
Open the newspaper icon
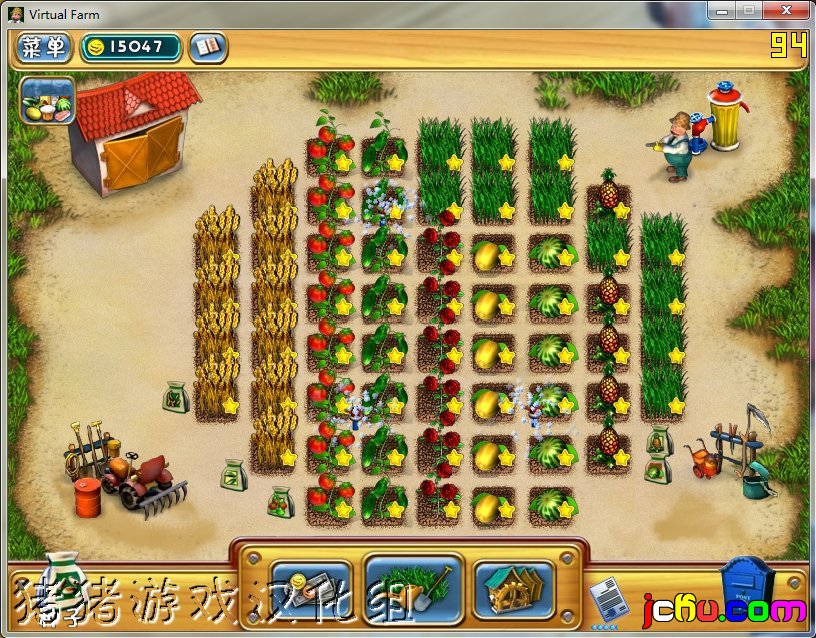click(x=604, y=602)
